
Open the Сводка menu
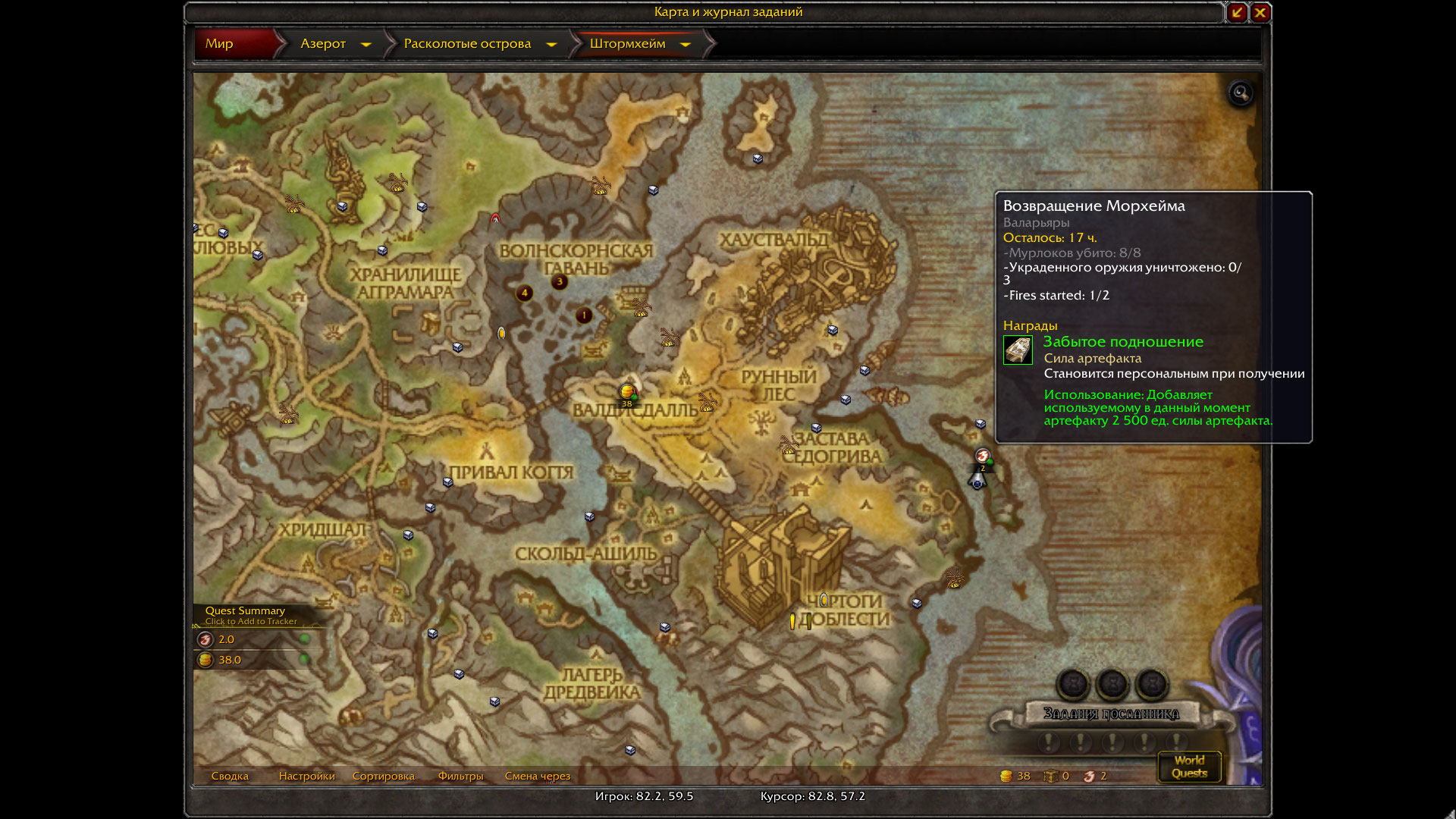coord(230,776)
